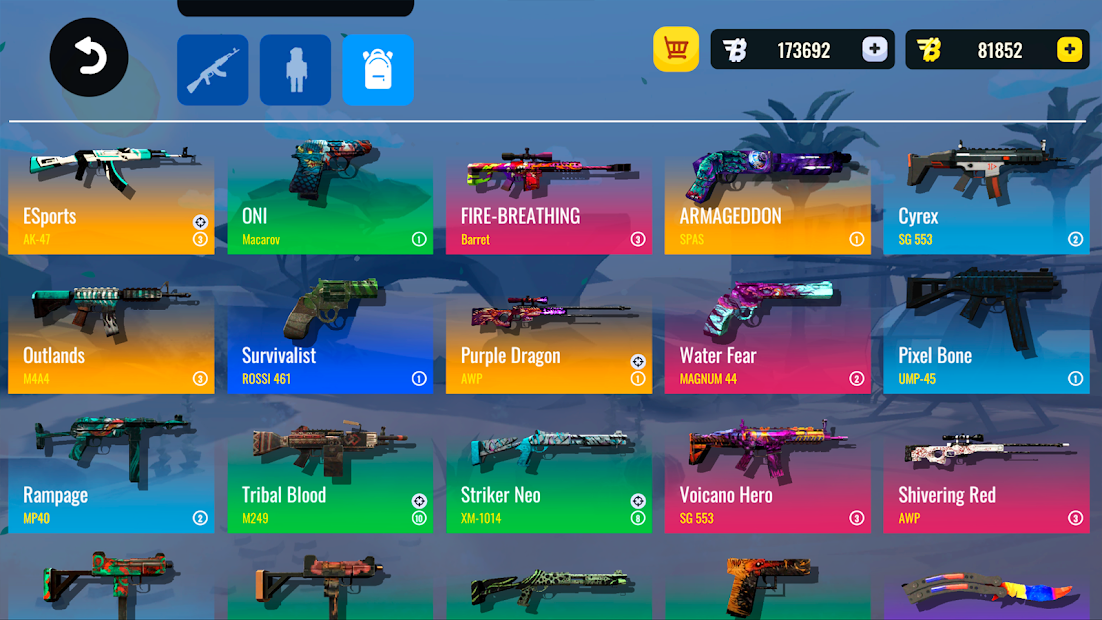Choose the Rampage MP40 skin

tap(111, 477)
